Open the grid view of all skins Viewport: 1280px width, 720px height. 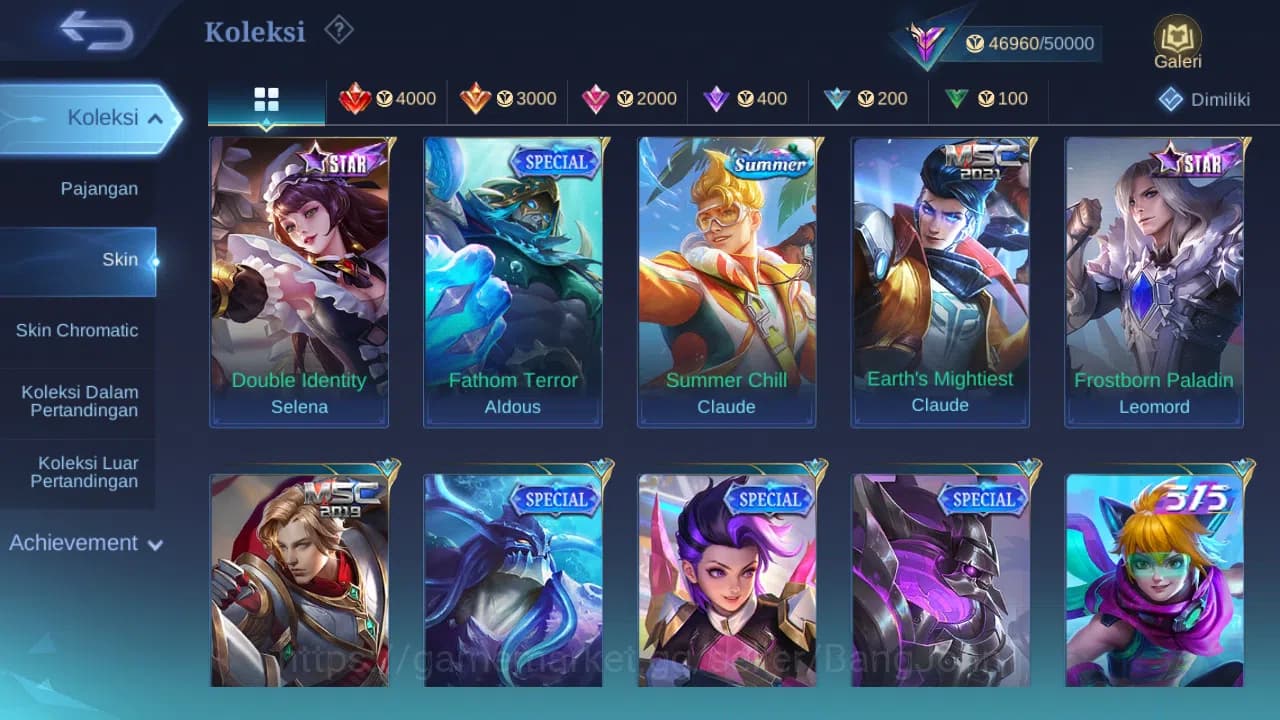266,99
